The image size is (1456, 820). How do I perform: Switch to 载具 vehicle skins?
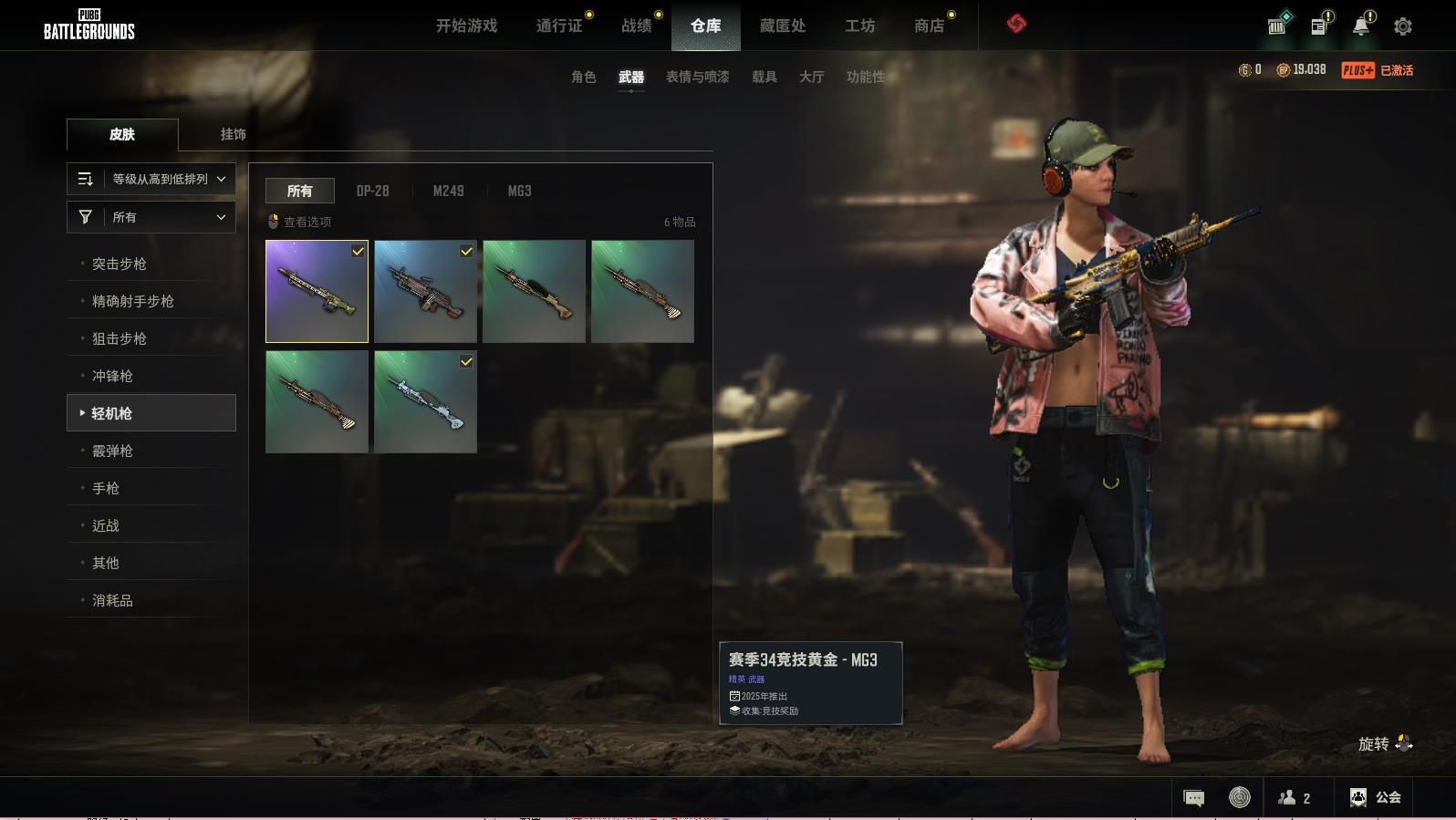(x=764, y=77)
